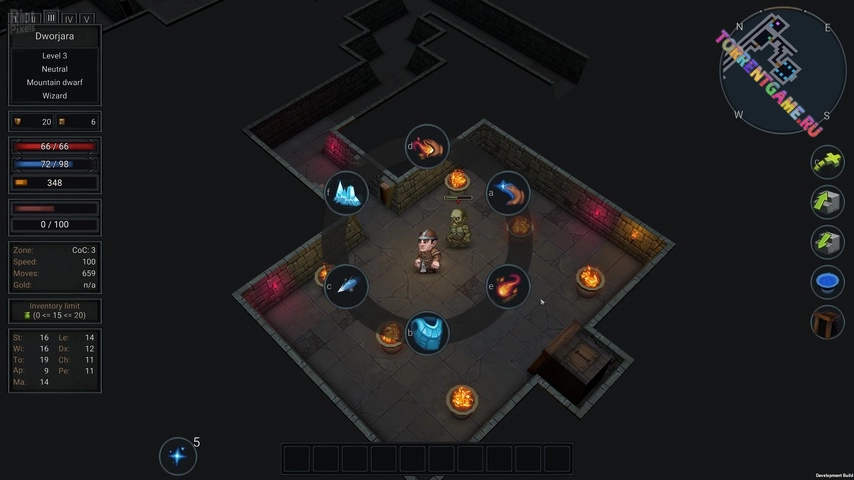This screenshot has height=480, width=854.
Task: Switch to hotbar tab V
Action: (x=87, y=18)
